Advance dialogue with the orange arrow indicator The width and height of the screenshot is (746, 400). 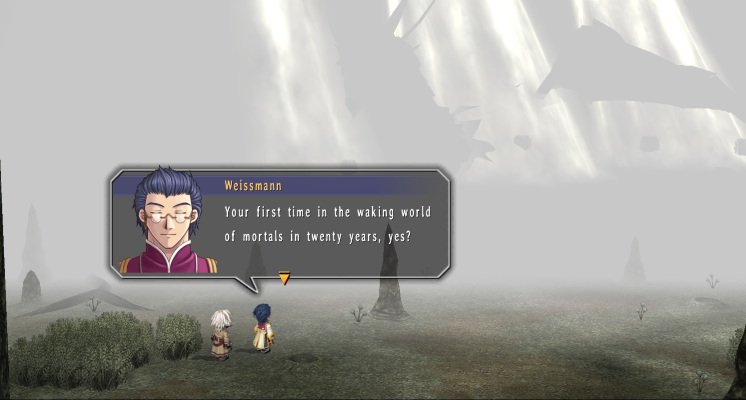(284, 278)
